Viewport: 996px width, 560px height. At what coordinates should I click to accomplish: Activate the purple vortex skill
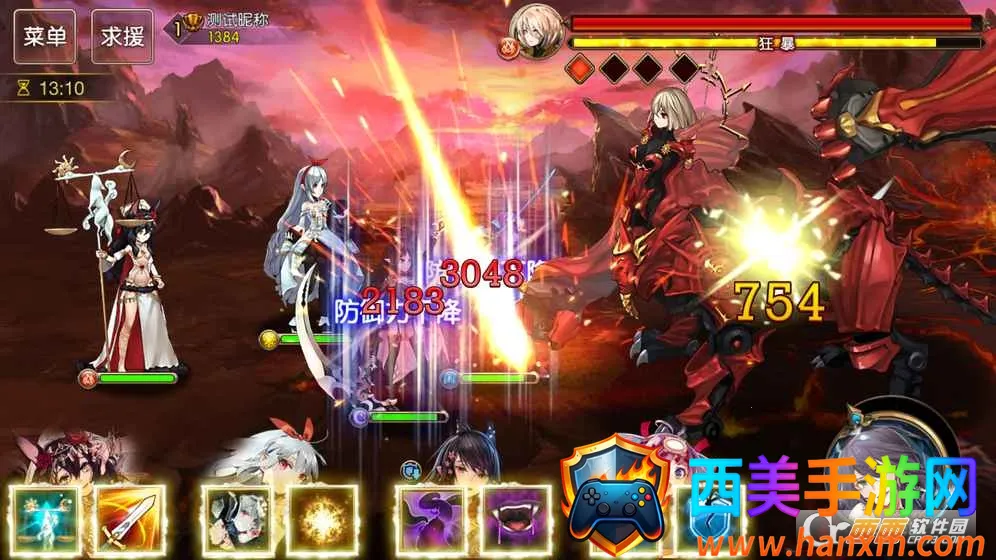(x=430, y=520)
